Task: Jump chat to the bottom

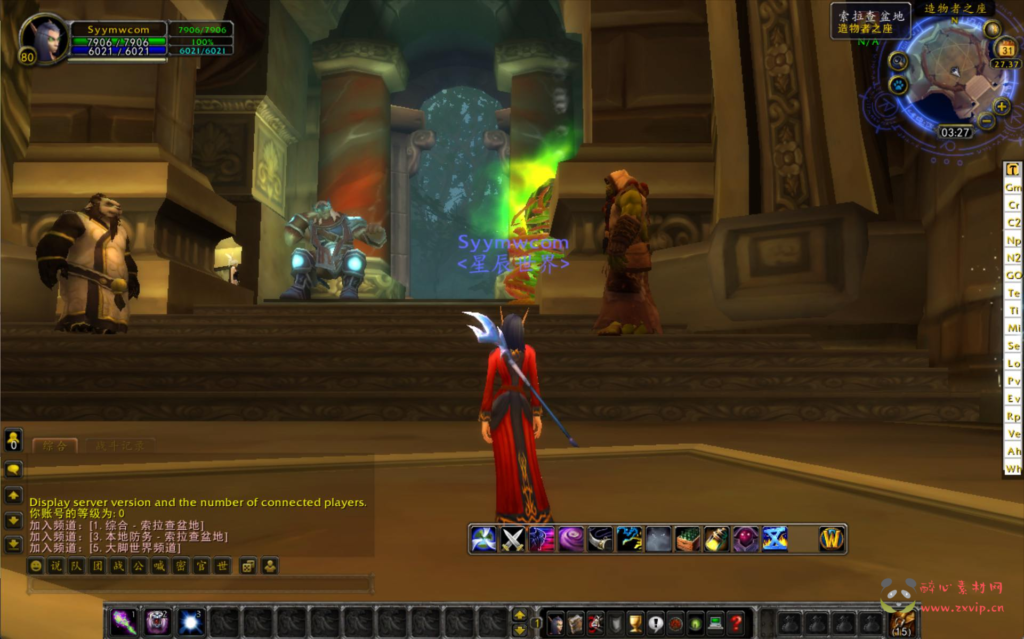Action: click(x=13, y=544)
